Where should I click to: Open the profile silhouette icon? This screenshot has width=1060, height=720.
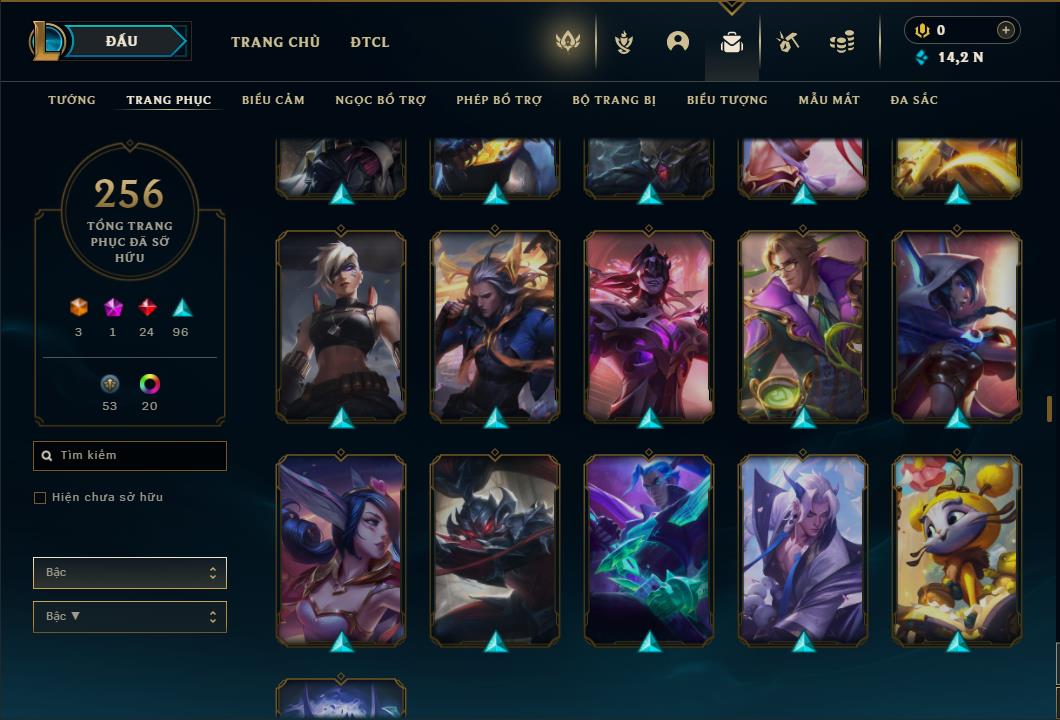pyautogui.click(x=678, y=42)
